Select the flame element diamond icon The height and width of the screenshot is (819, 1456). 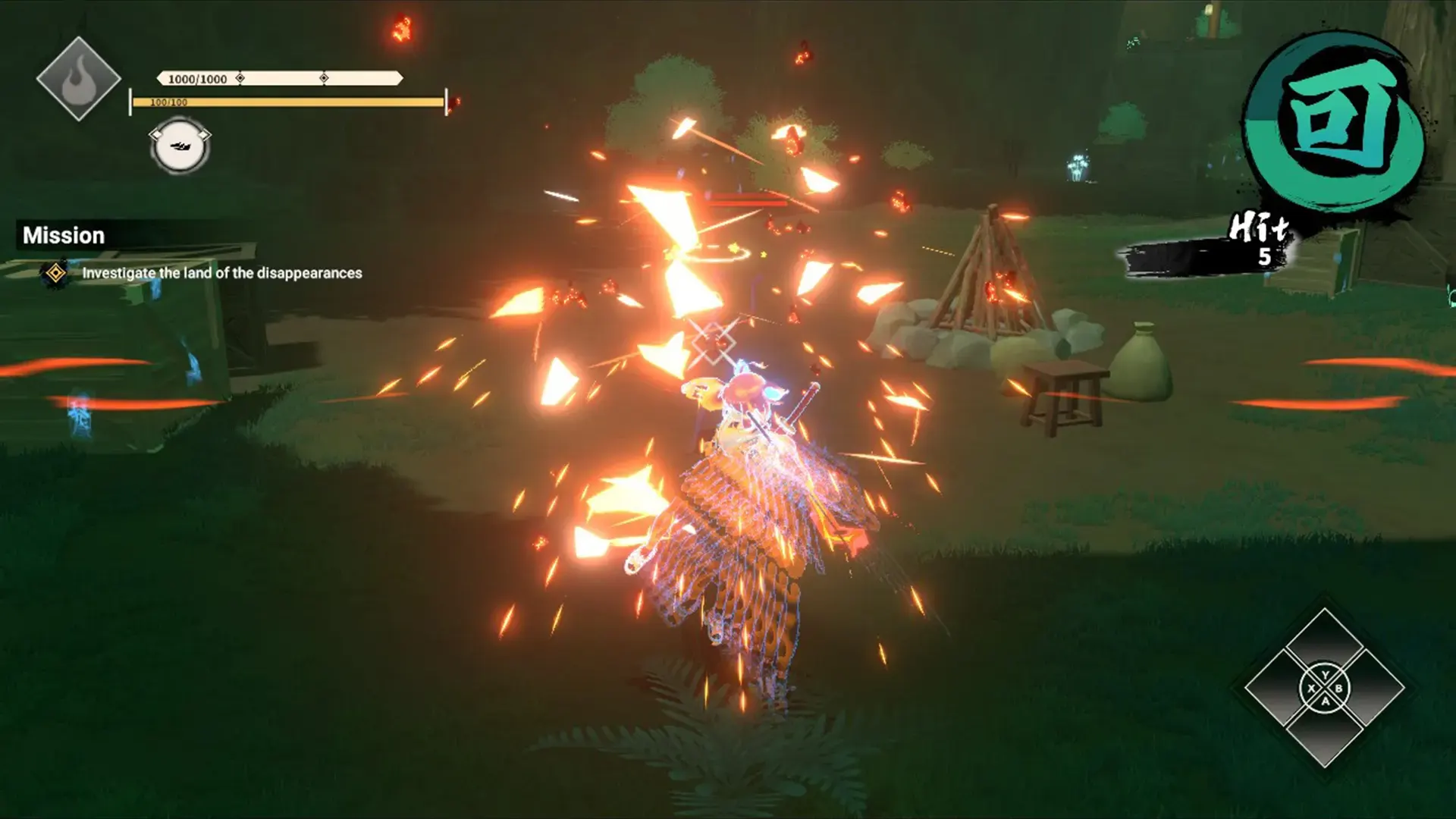click(x=79, y=80)
